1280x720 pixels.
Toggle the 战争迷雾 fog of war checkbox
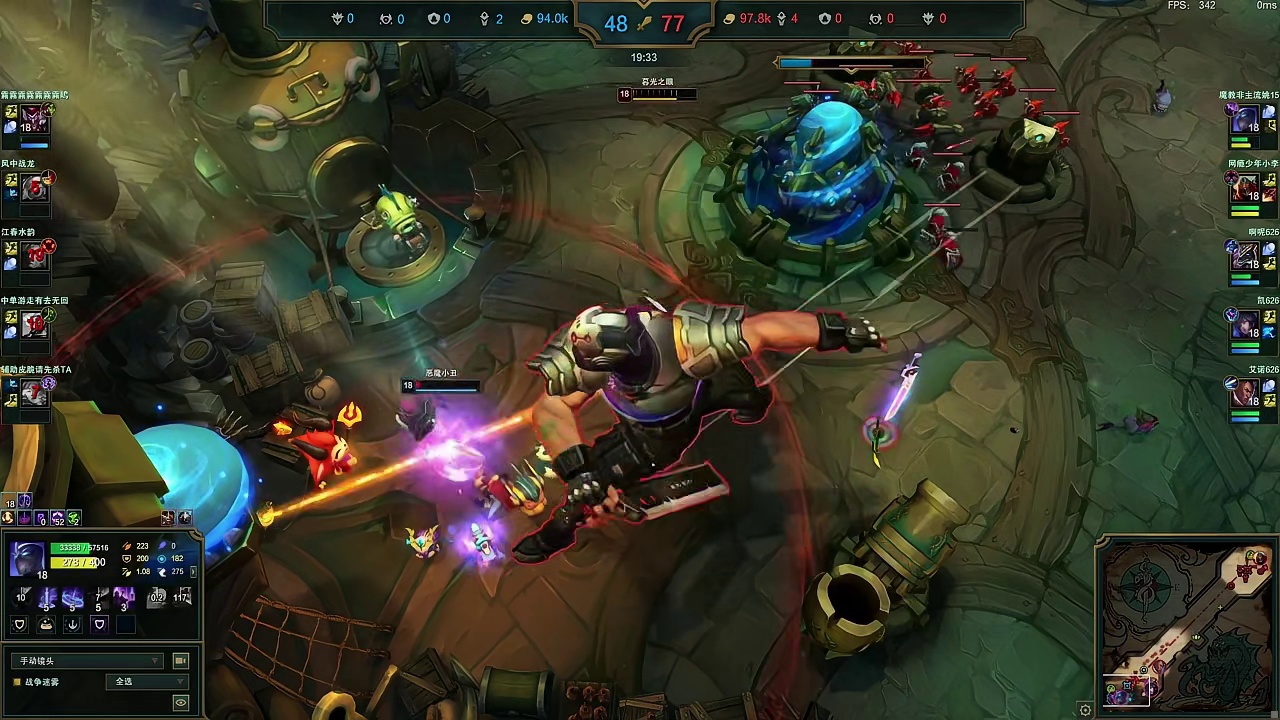pyautogui.click(x=17, y=682)
